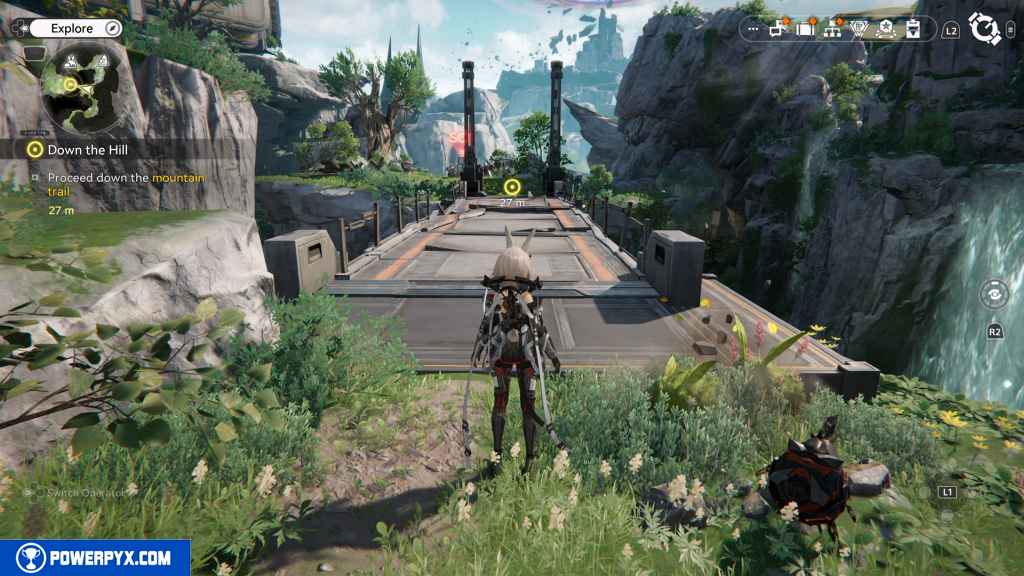This screenshot has width=1024, height=576.
Task: Click the yellow objective waypoint marker
Action: coord(512,186)
